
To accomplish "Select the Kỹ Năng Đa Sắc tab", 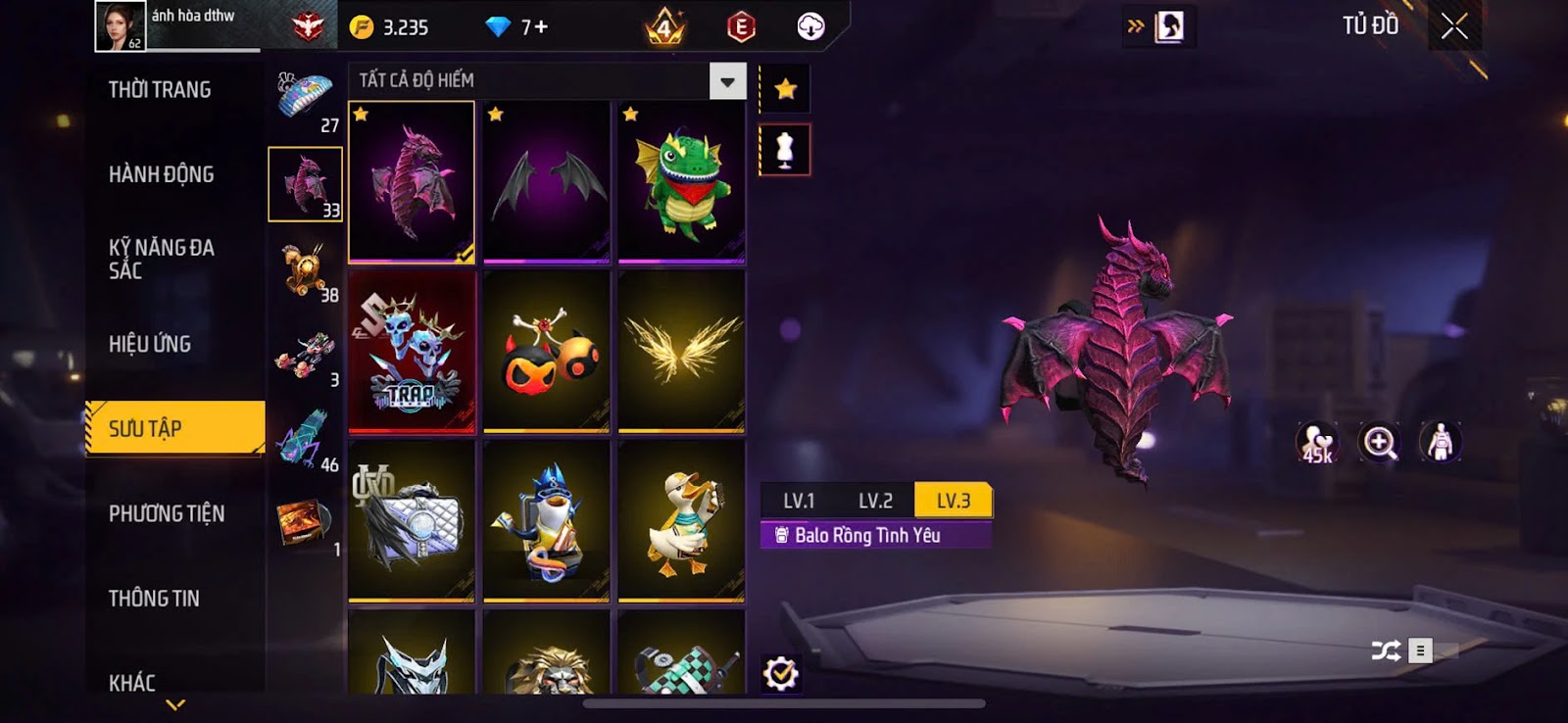I will coord(162,259).
